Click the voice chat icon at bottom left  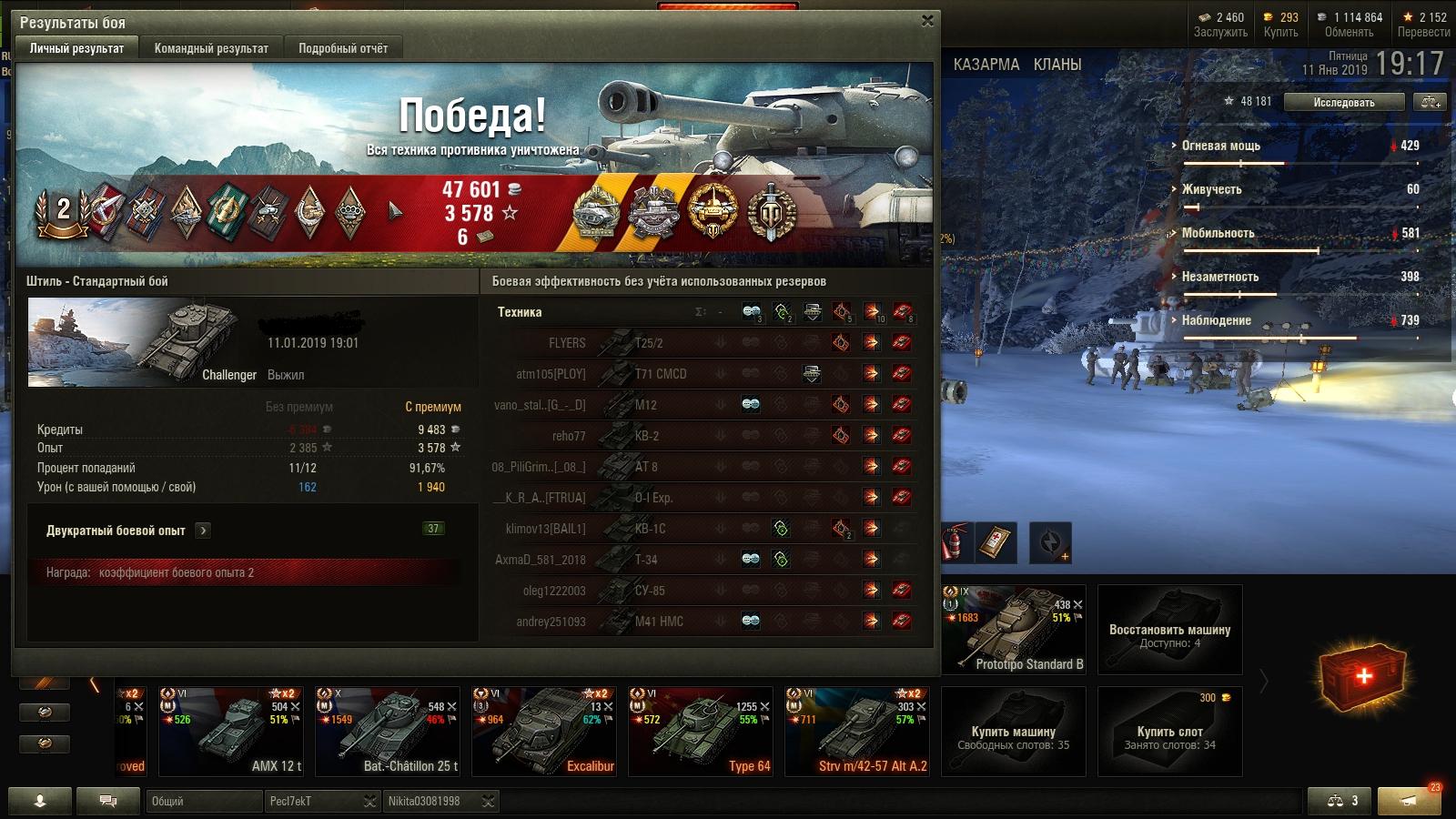coord(106,801)
